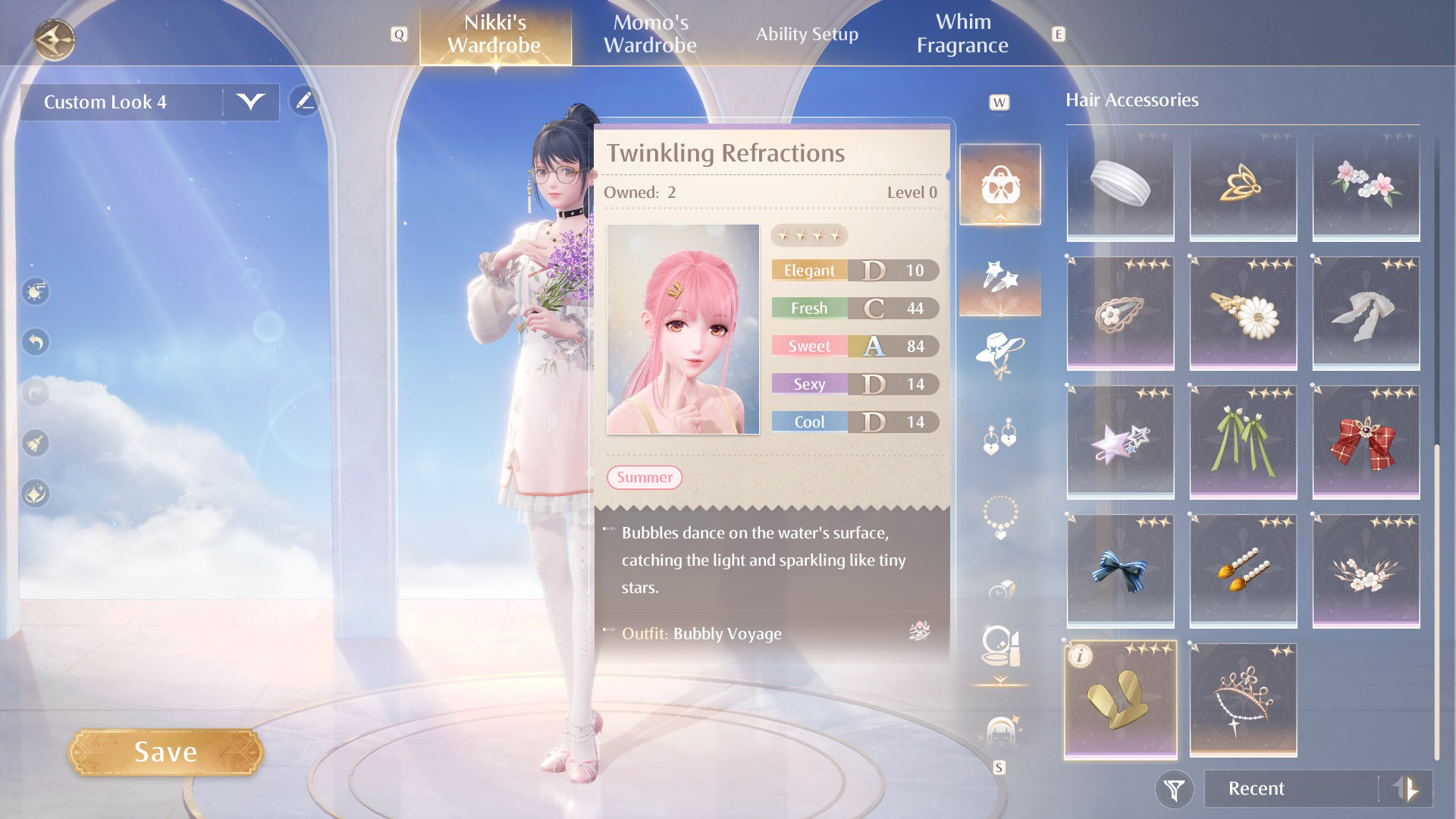This screenshot has height=819, width=1456.
Task: Open the makeup category
Action: pos(999,647)
